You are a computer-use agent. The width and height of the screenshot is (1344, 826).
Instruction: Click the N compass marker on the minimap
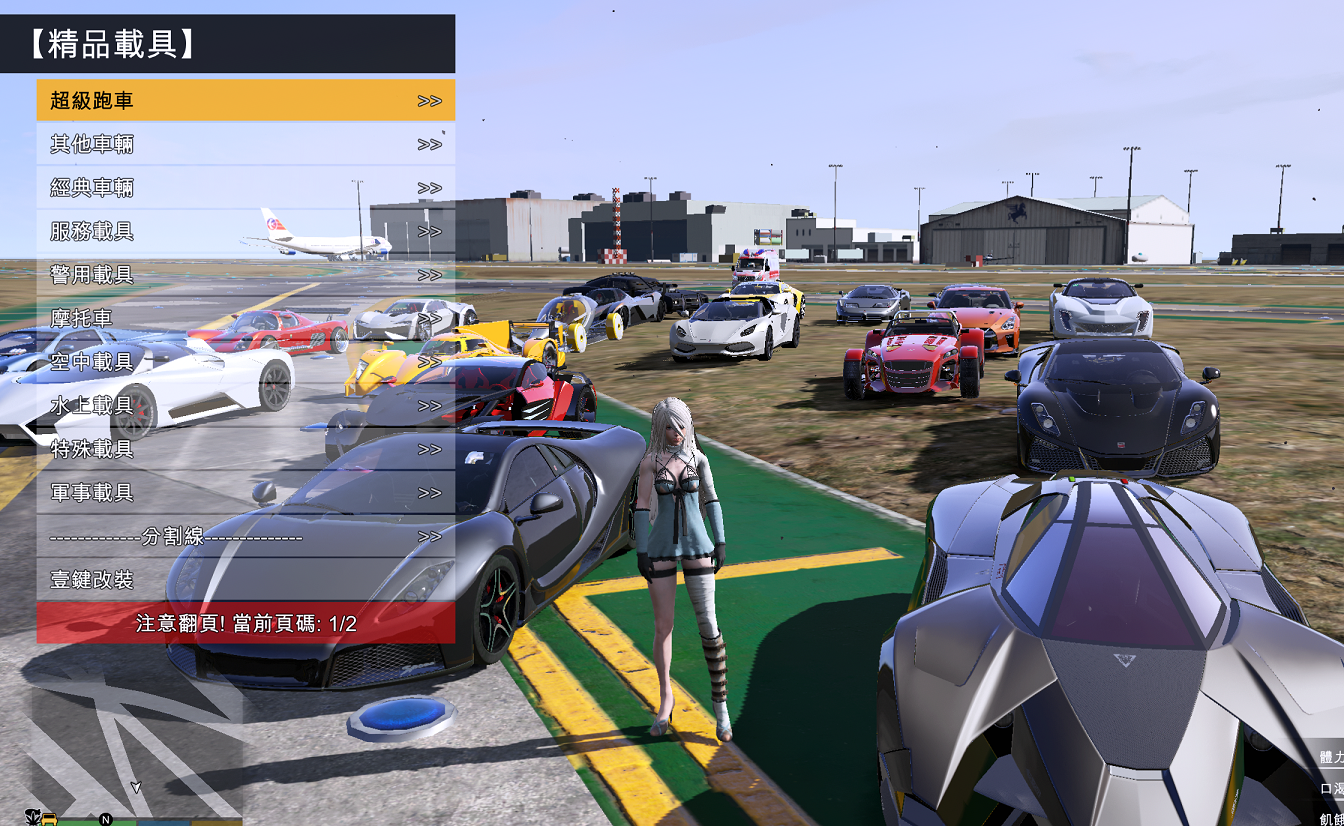[105, 818]
